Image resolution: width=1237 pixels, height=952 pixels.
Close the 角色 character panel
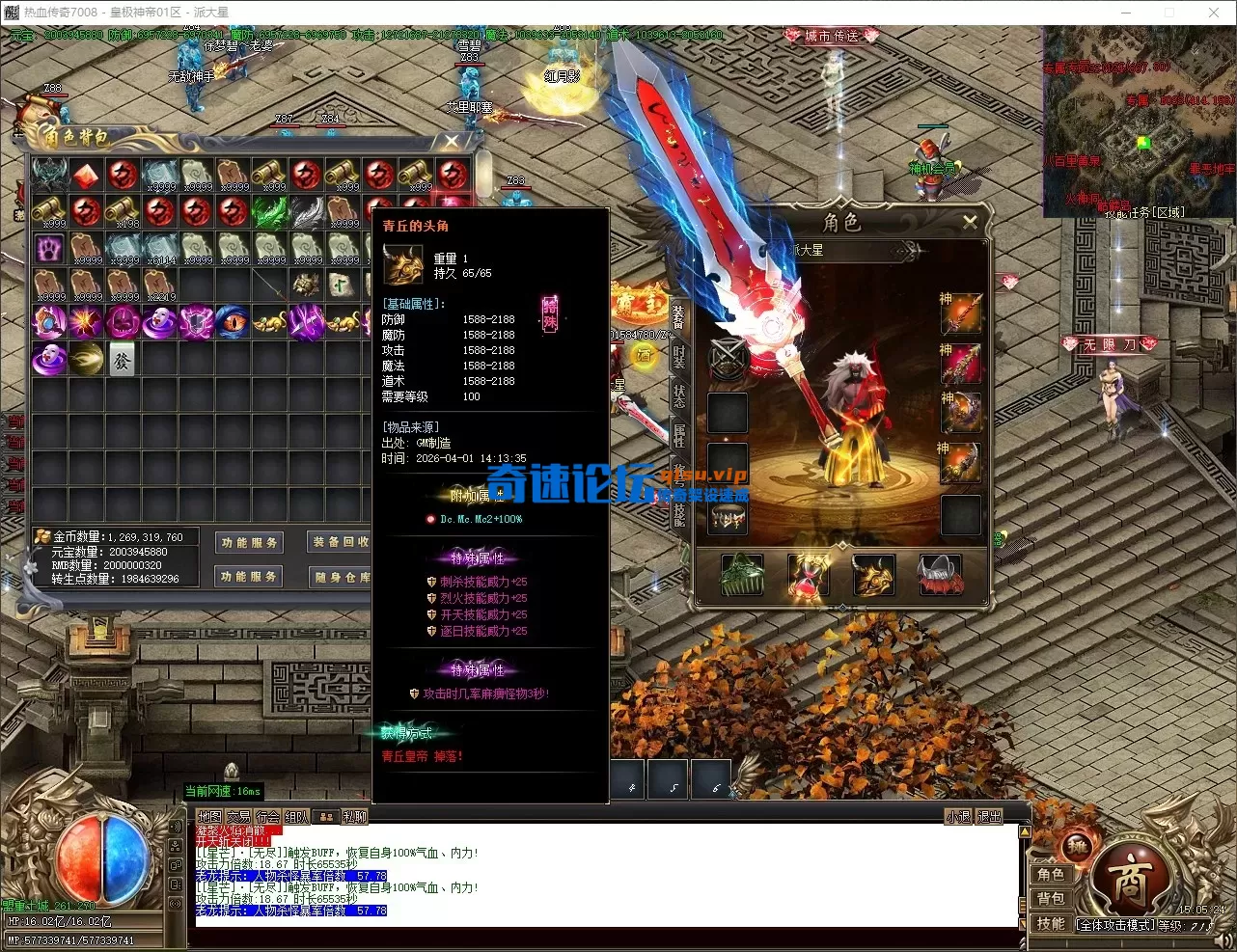970,222
